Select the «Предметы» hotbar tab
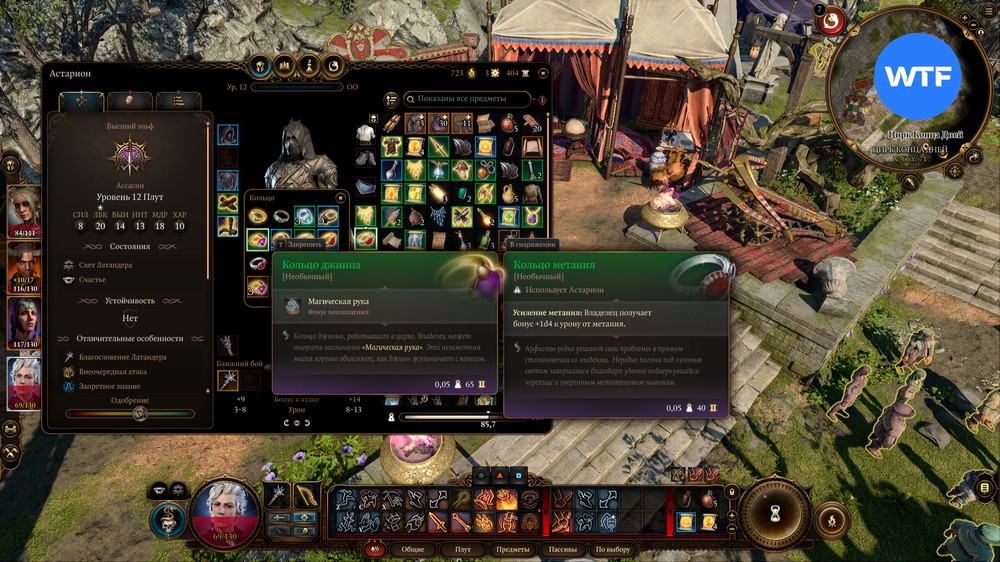 point(512,549)
